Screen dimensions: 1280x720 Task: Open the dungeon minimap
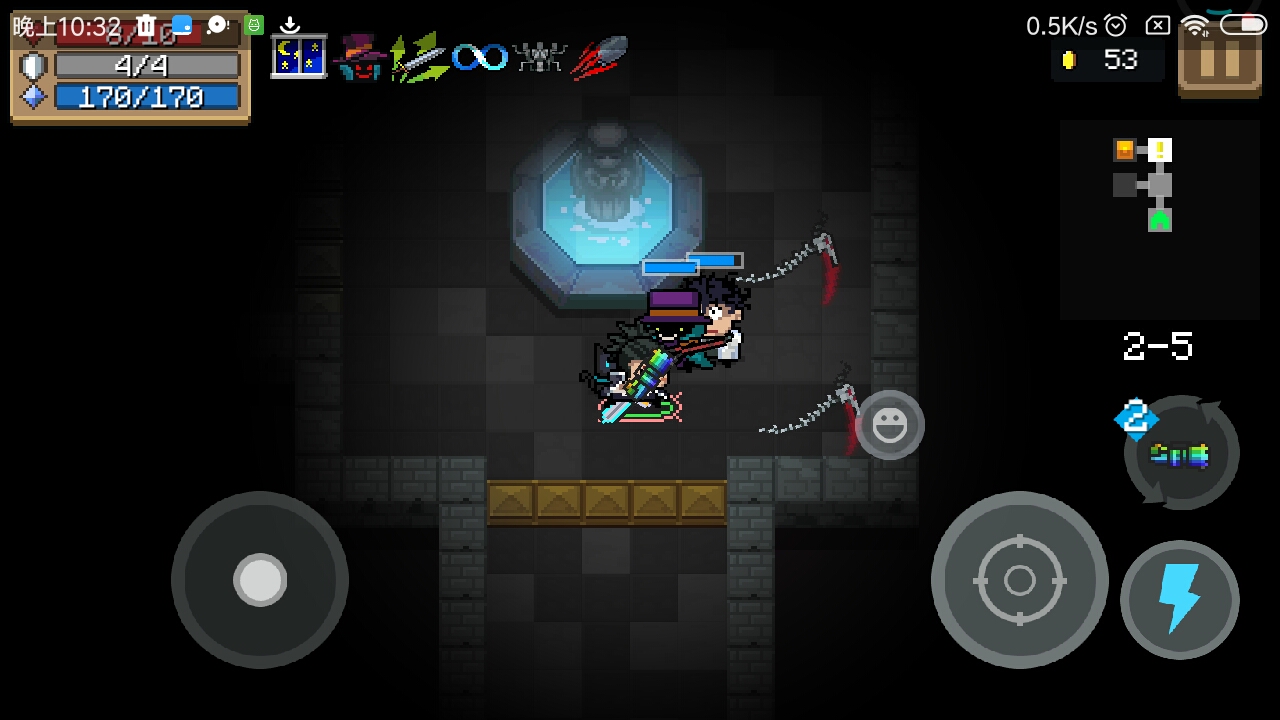[x=1158, y=218]
